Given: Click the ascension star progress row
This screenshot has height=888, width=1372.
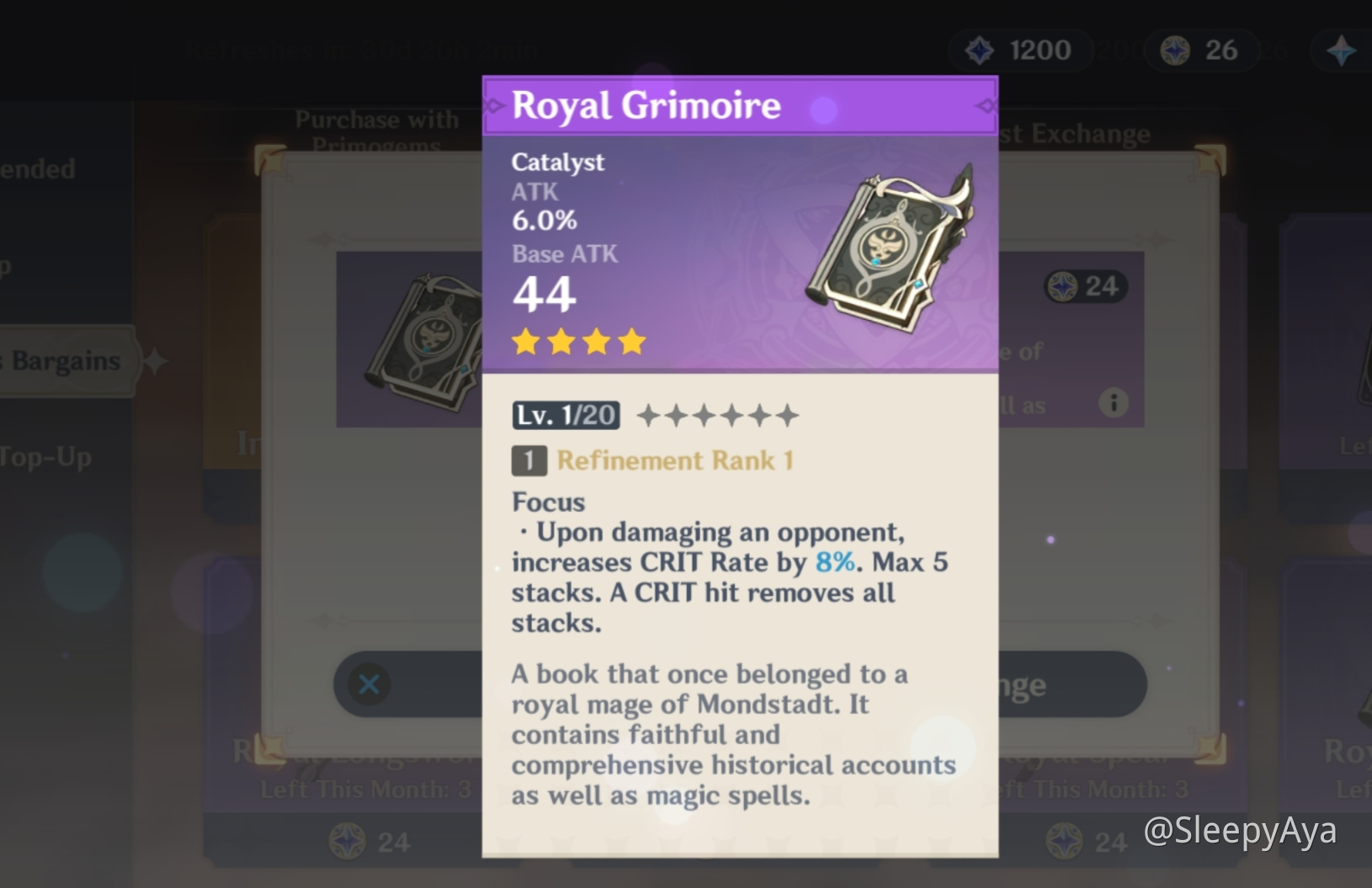Looking at the screenshot, I should click(x=716, y=414).
